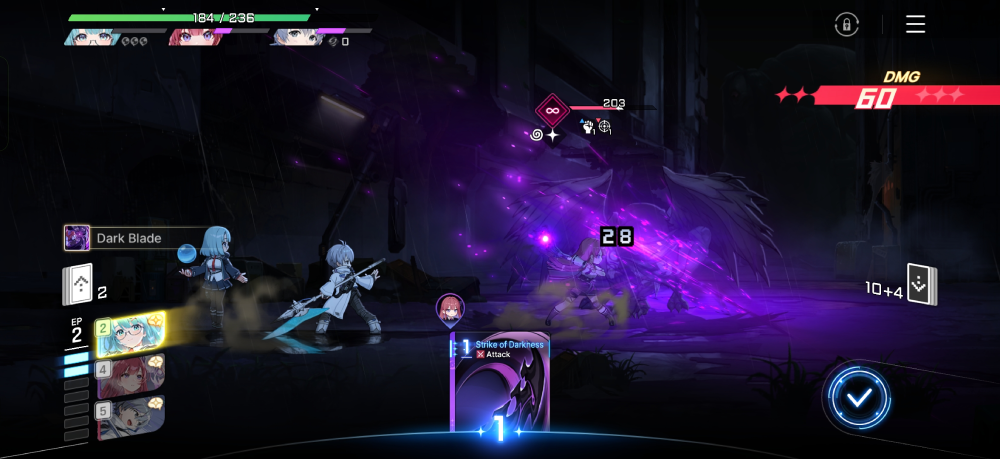Viewport: 1000px width, 459px height.
Task: Tap the card owner portrait above the card
Action: coord(450,309)
